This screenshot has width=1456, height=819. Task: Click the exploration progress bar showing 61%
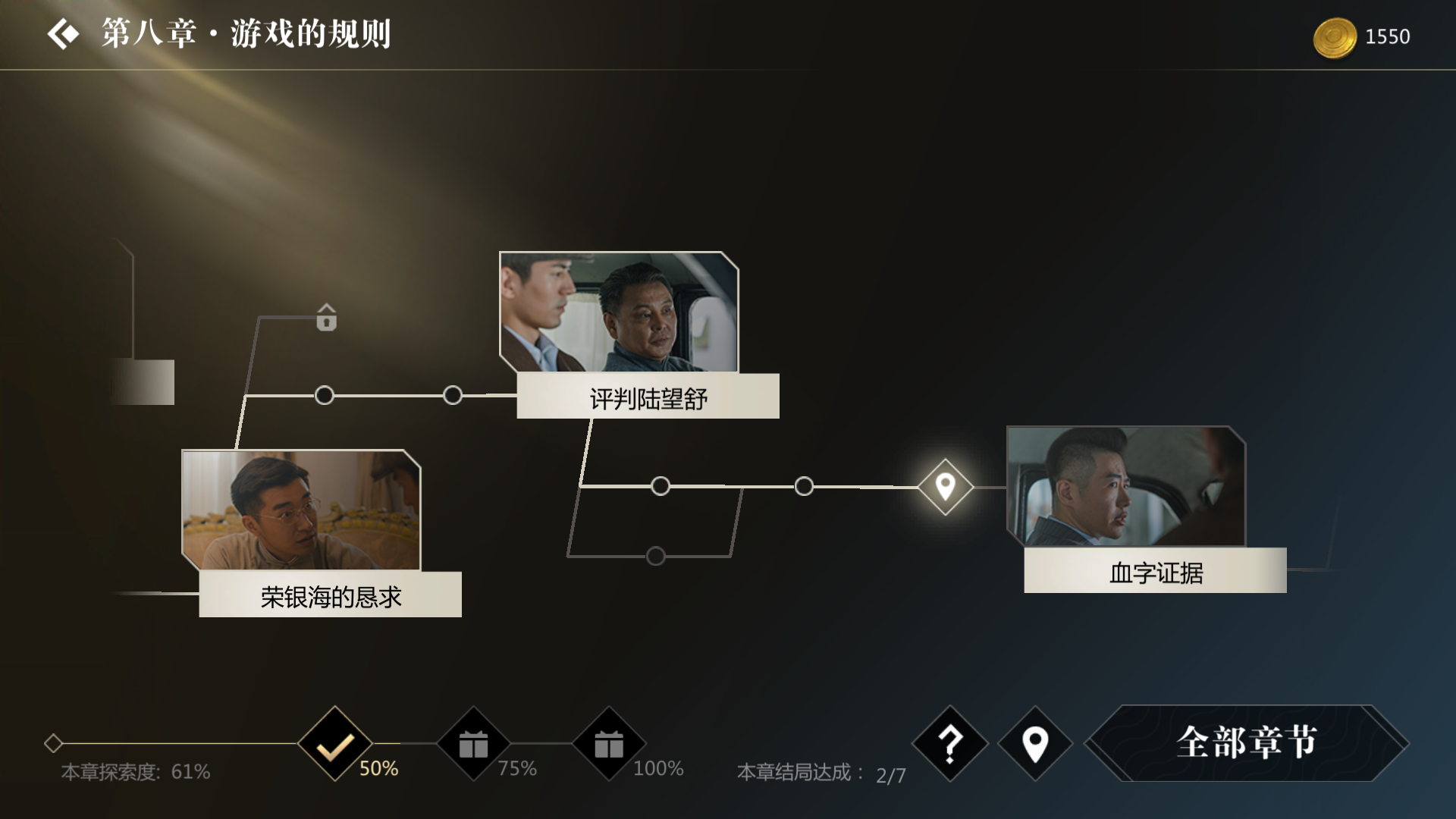pyautogui.click(x=135, y=773)
